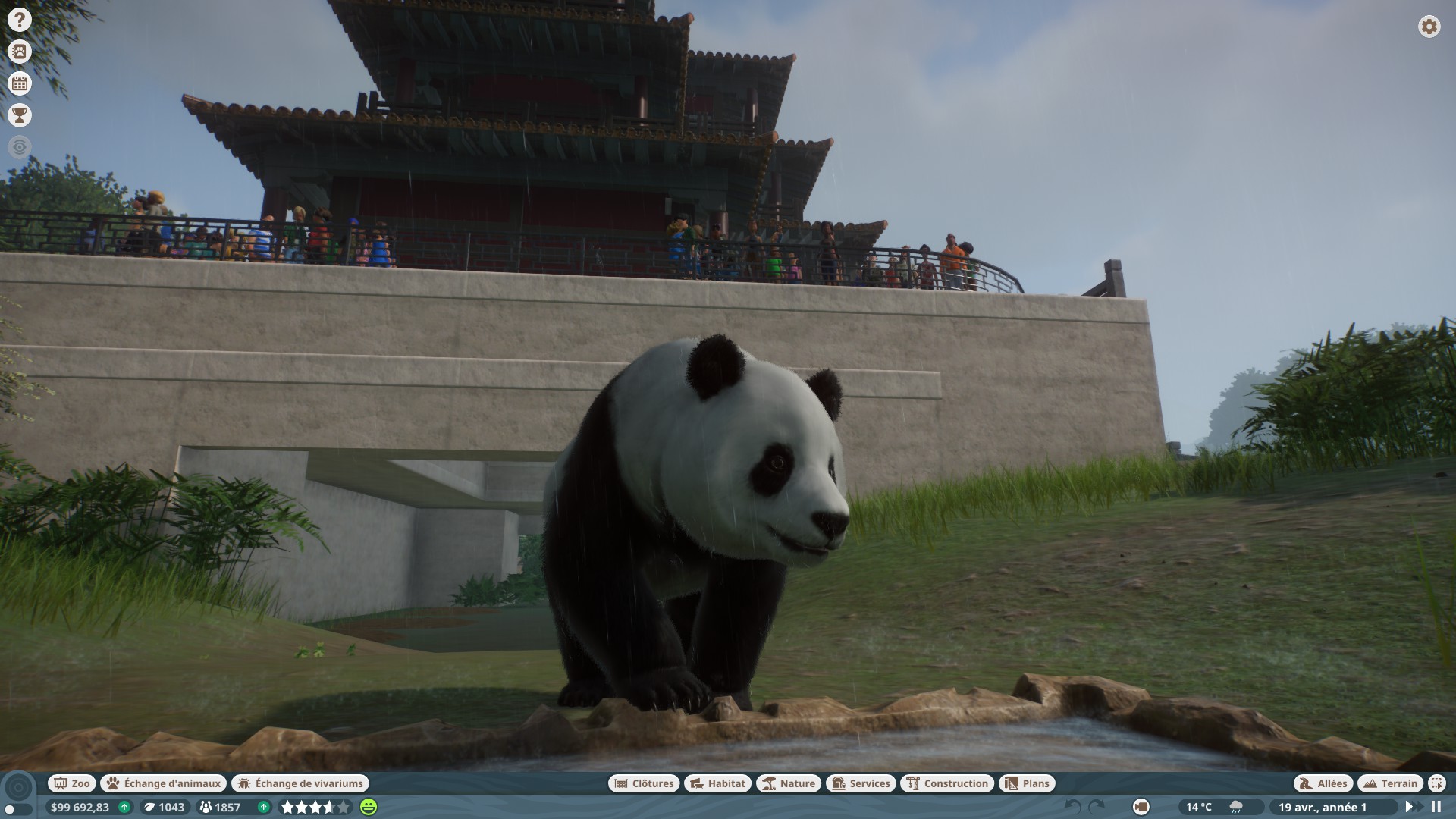Image resolution: width=1456 pixels, height=819 pixels.
Task: Open the help question mark icon
Action: (20, 20)
